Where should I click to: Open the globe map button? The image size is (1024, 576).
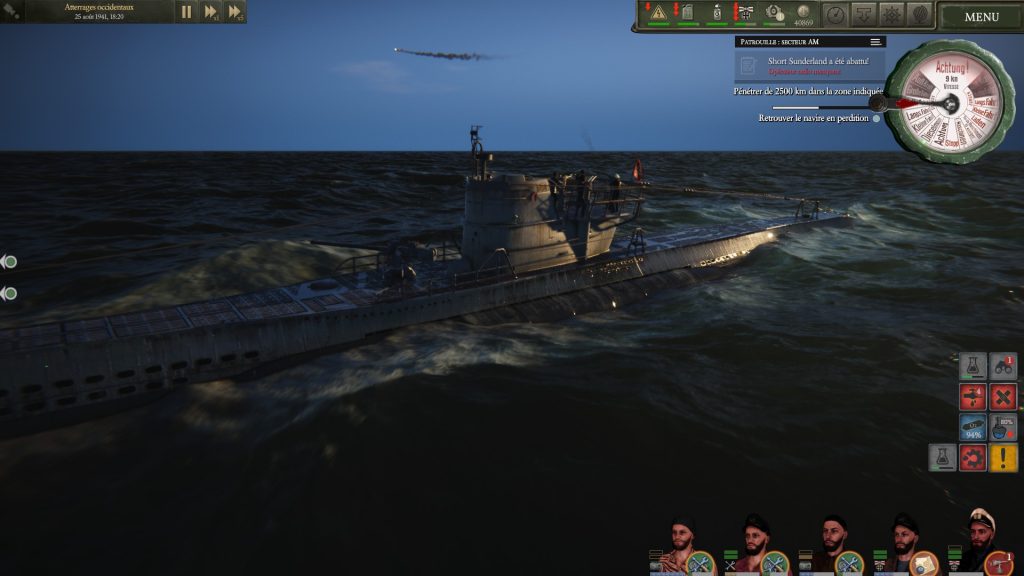click(919, 14)
